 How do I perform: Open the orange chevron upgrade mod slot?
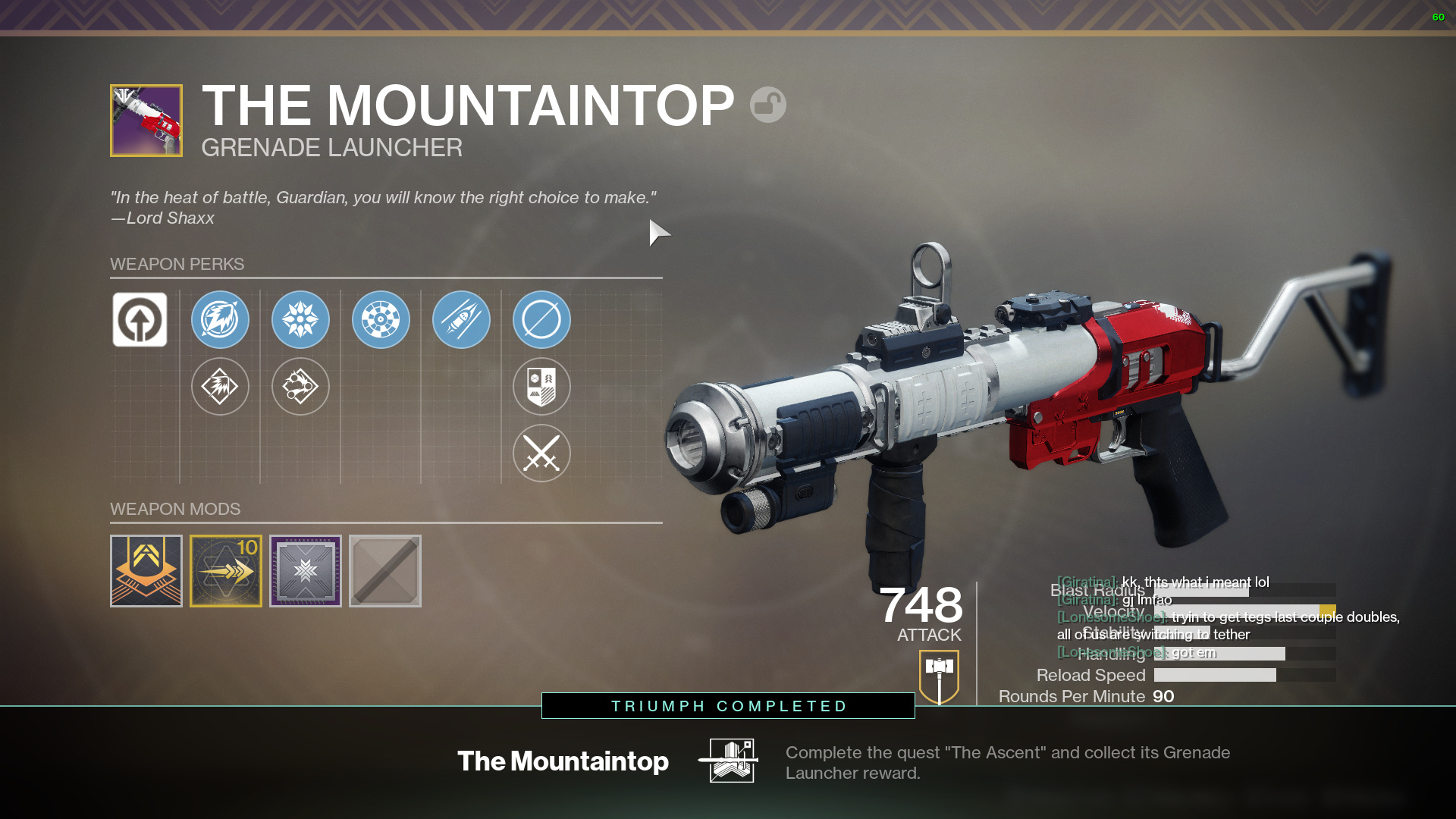(x=146, y=571)
